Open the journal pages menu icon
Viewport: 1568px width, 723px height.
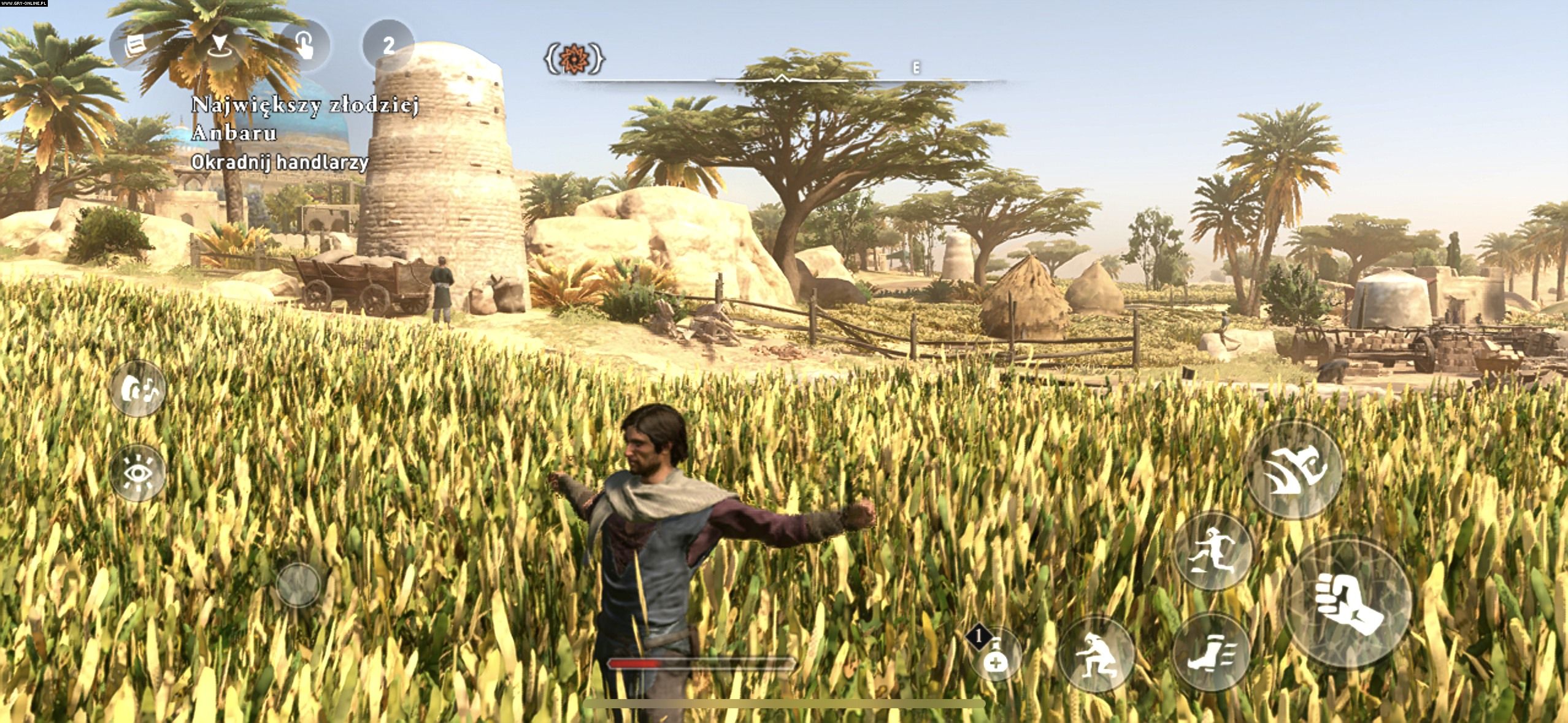[136, 46]
